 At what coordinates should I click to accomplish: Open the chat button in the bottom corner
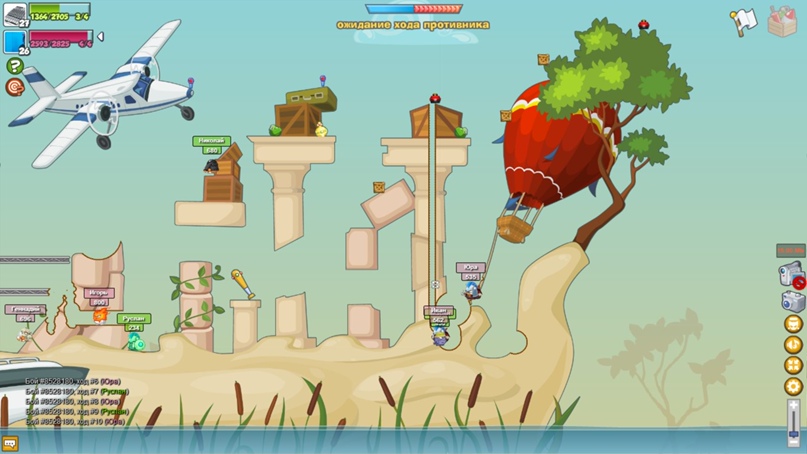(11, 443)
